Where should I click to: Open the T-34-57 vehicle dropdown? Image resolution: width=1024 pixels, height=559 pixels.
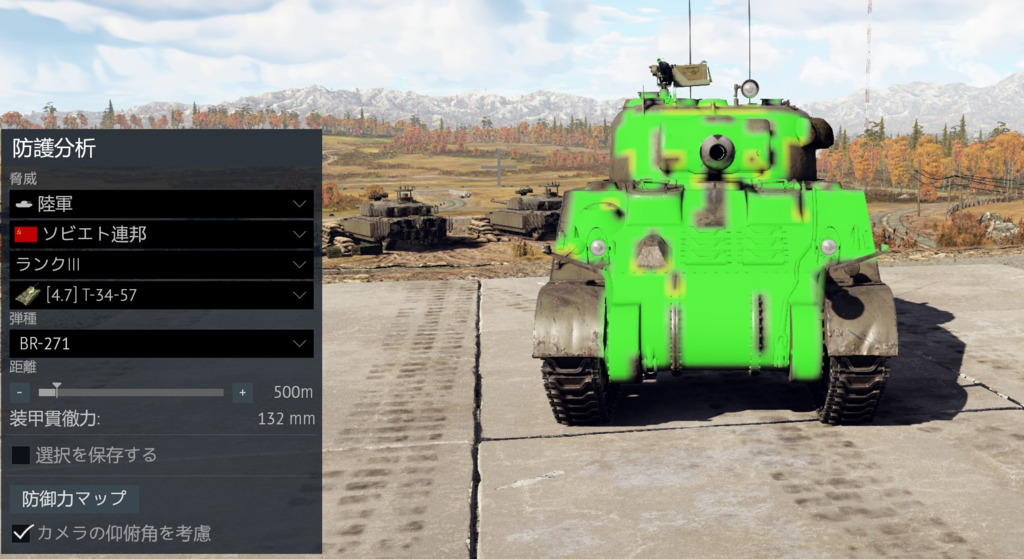[x=161, y=295]
